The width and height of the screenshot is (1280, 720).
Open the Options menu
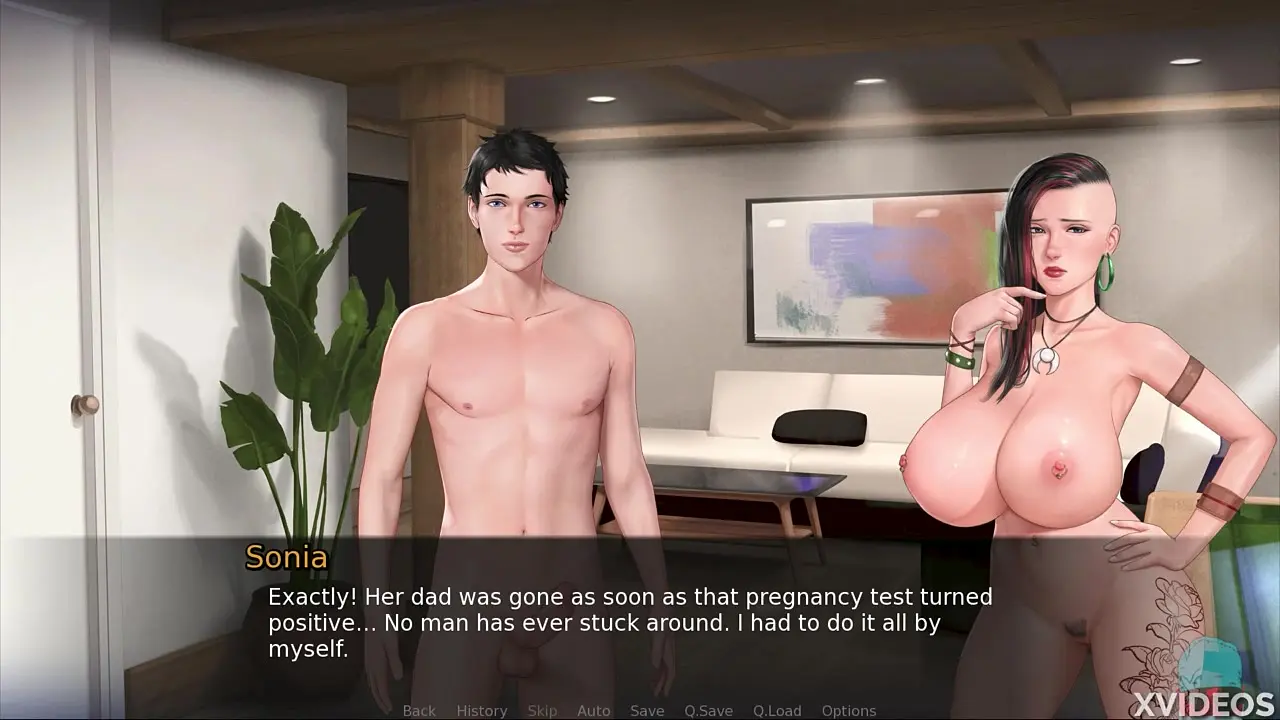click(849, 711)
